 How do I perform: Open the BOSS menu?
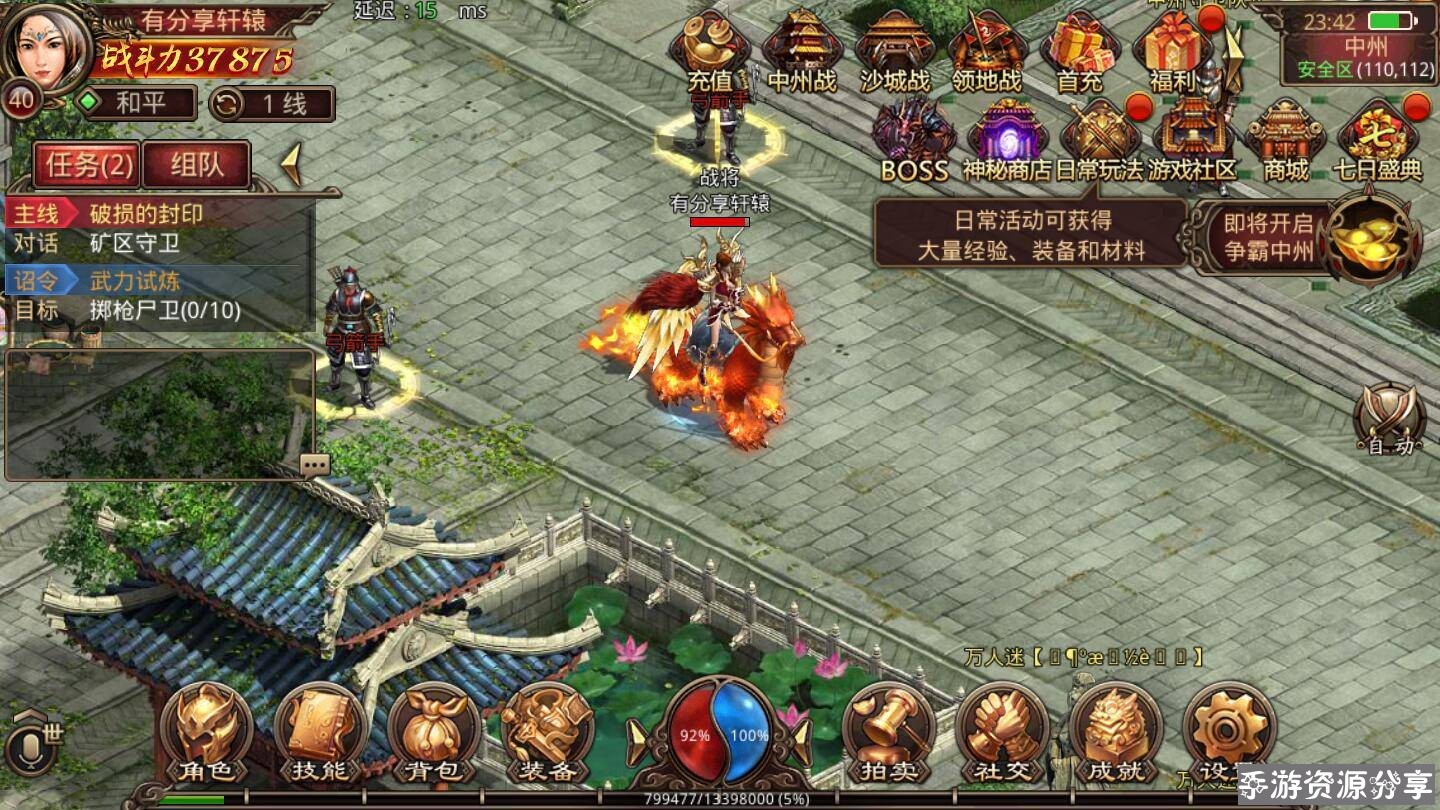click(x=914, y=142)
